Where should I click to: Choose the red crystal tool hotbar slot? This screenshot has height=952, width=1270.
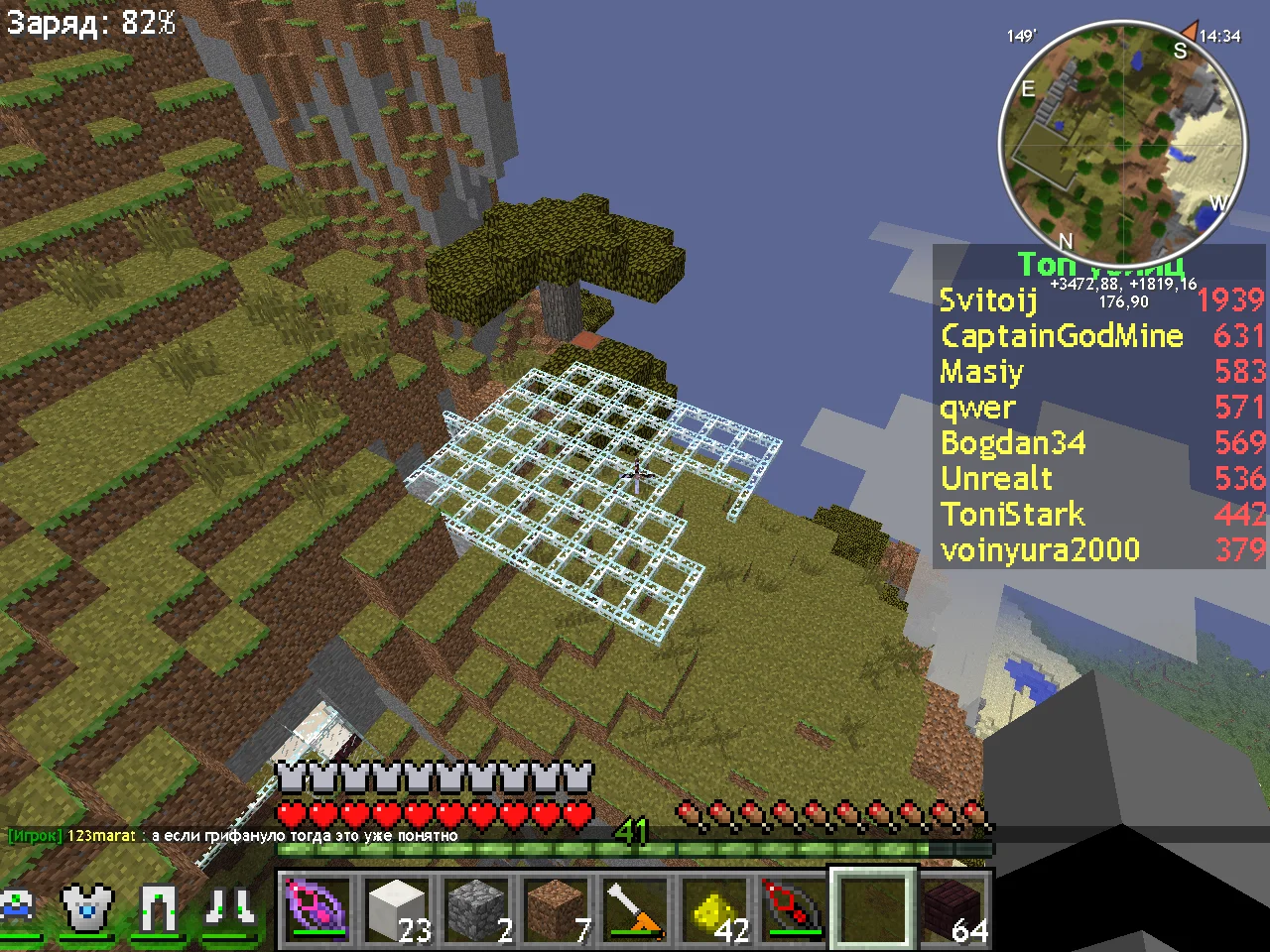(x=794, y=907)
